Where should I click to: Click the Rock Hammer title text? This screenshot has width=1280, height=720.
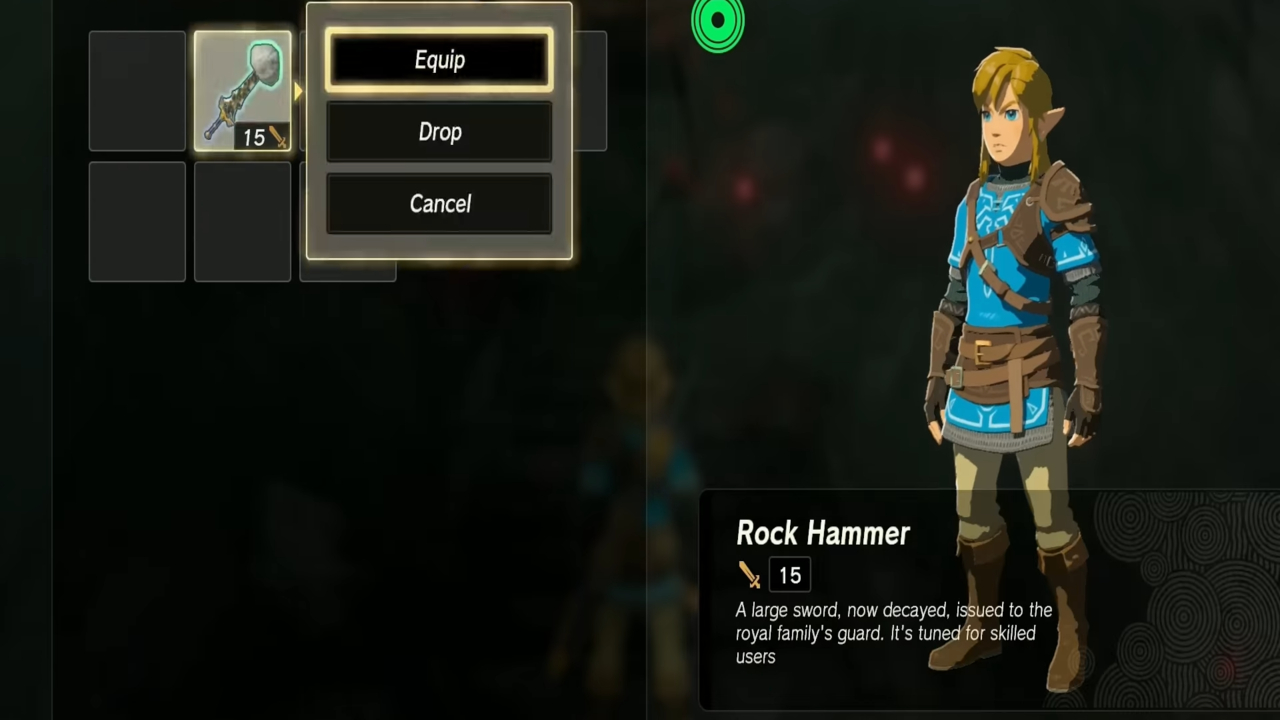[823, 533]
